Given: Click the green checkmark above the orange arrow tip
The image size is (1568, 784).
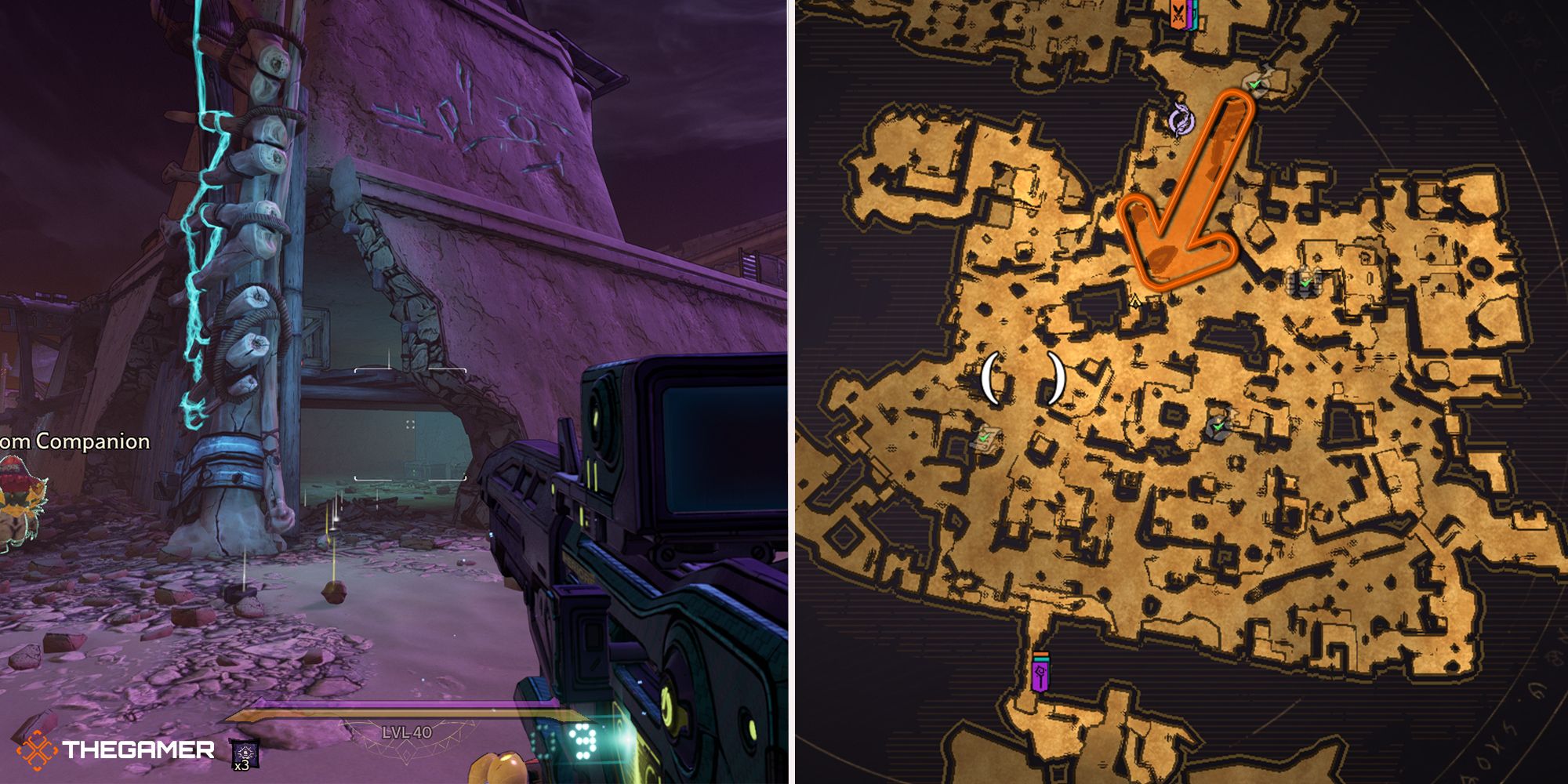Looking at the screenshot, I should click(x=1253, y=84).
